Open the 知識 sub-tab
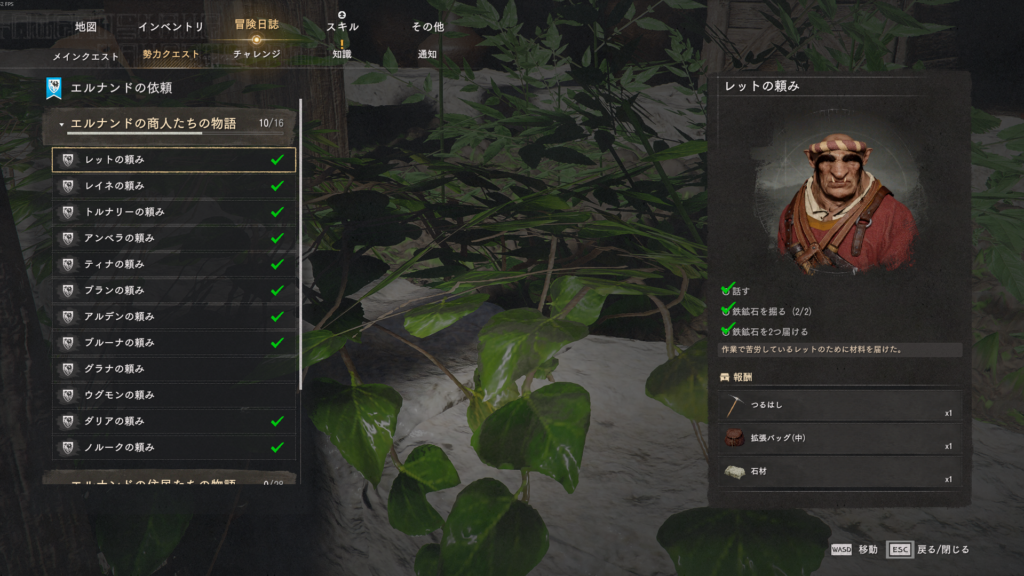Viewport: 1024px width, 576px height. tap(342, 55)
